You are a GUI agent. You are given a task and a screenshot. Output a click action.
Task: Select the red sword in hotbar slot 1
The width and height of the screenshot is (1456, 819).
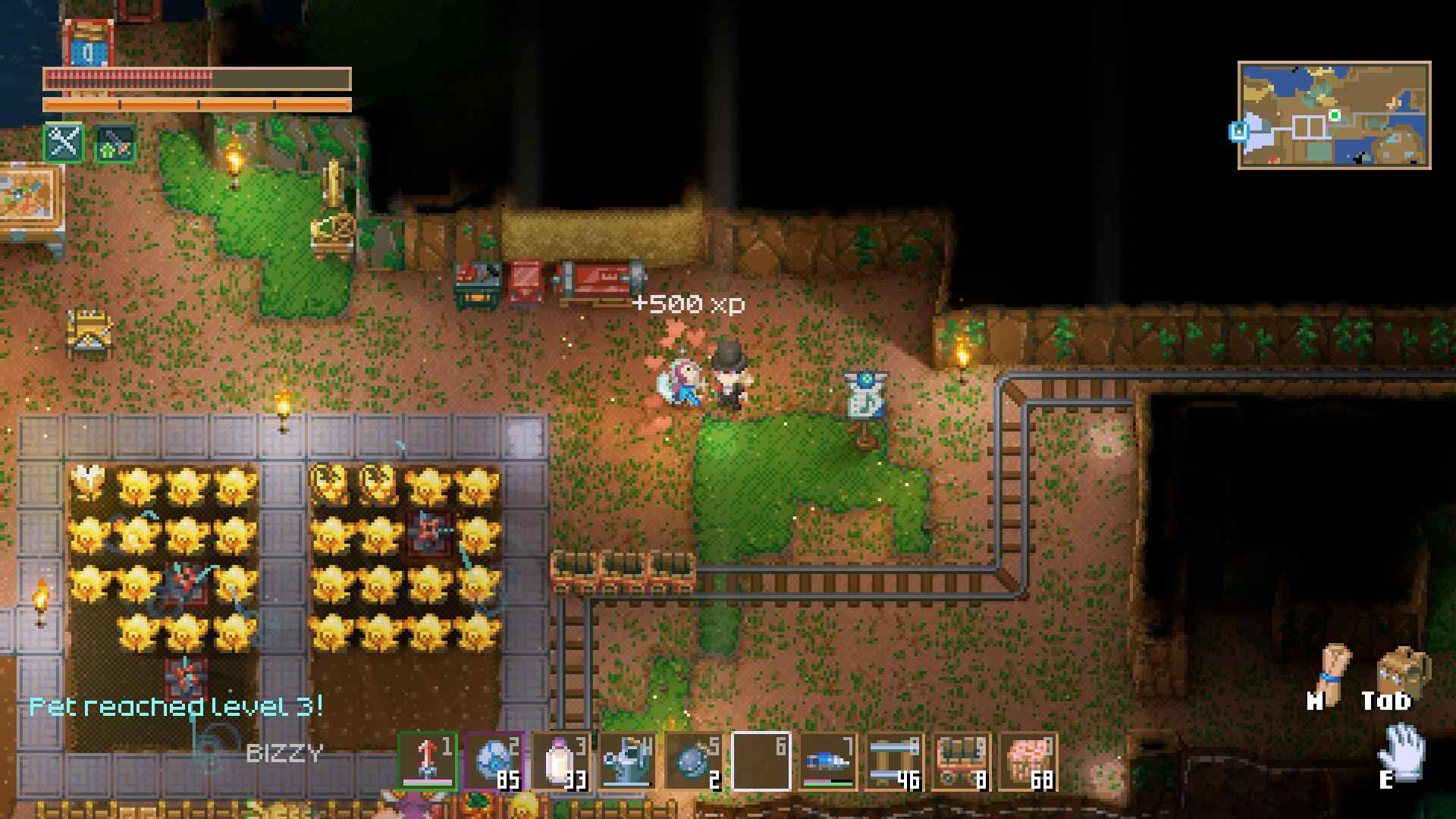pyautogui.click(x=428, y=761)
